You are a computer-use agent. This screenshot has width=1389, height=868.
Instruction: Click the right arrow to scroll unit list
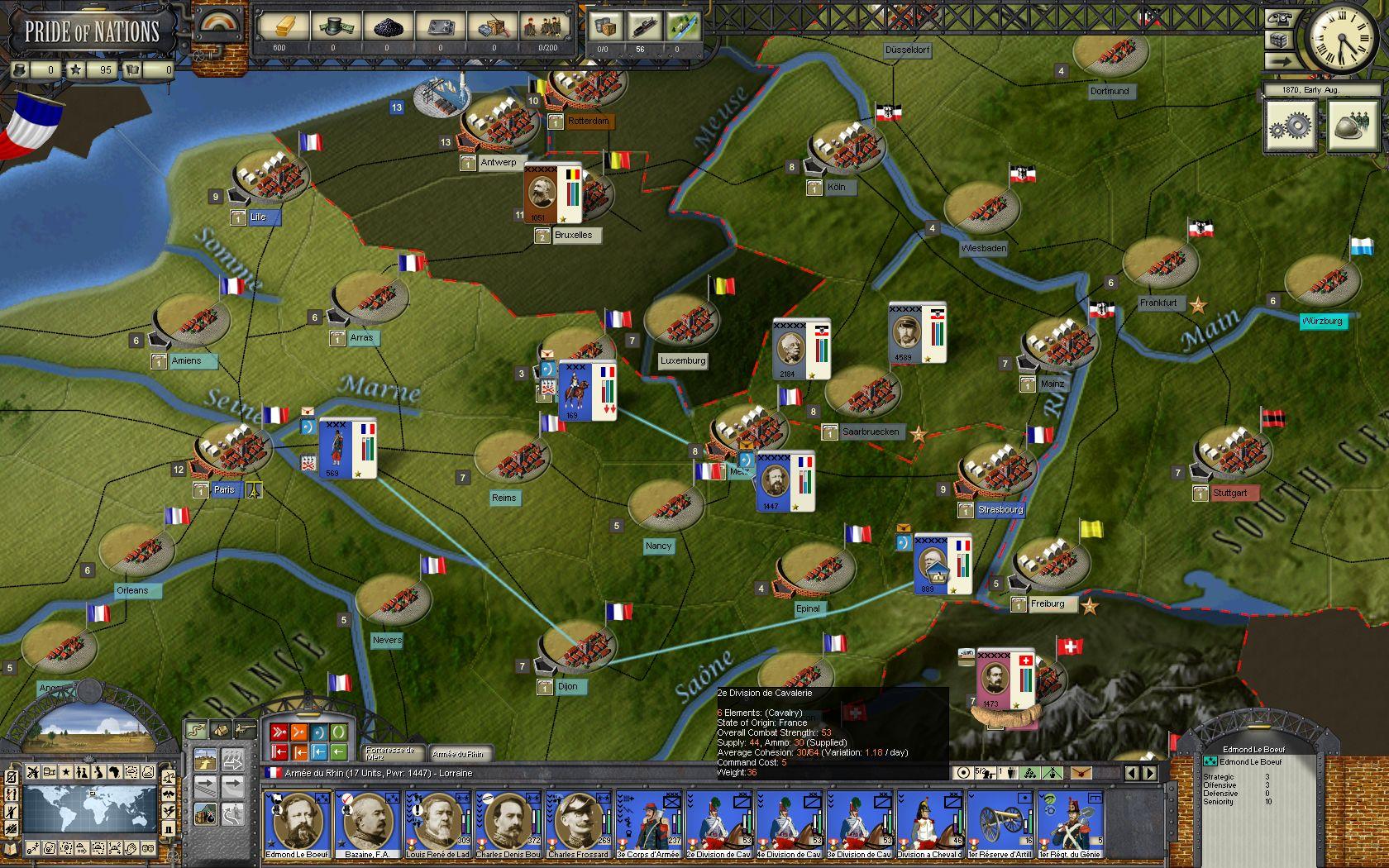(1149, 774)
